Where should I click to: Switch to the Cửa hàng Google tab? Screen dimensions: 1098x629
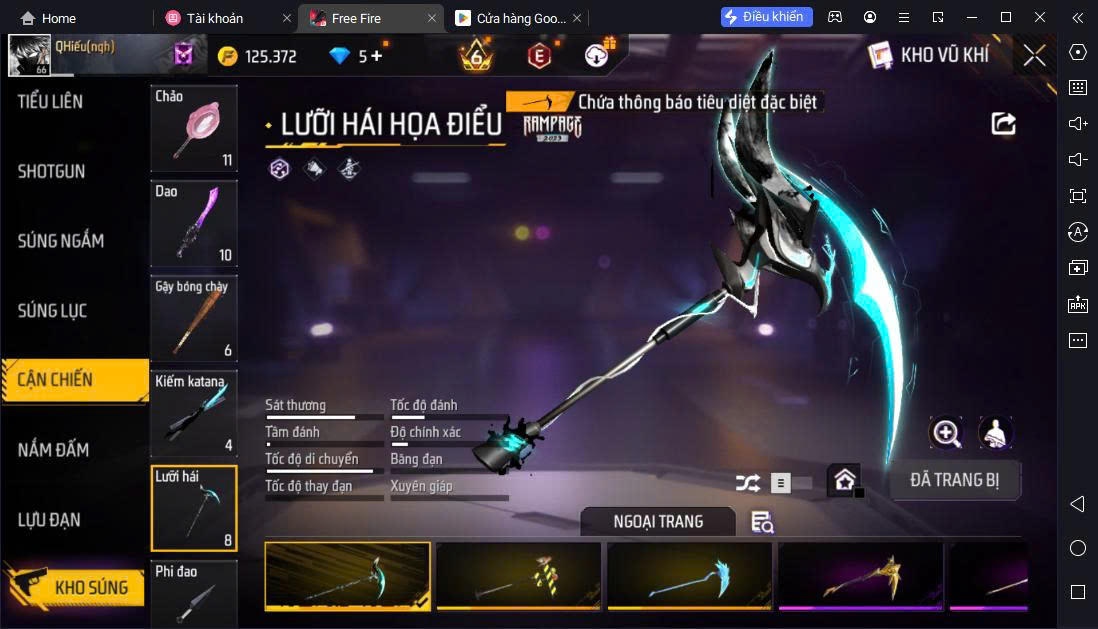click(510, 18)
